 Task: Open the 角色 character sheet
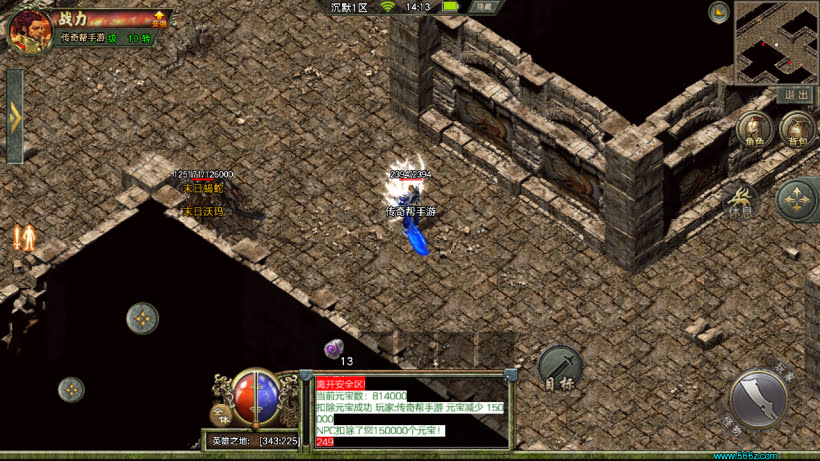click(754, 130)
